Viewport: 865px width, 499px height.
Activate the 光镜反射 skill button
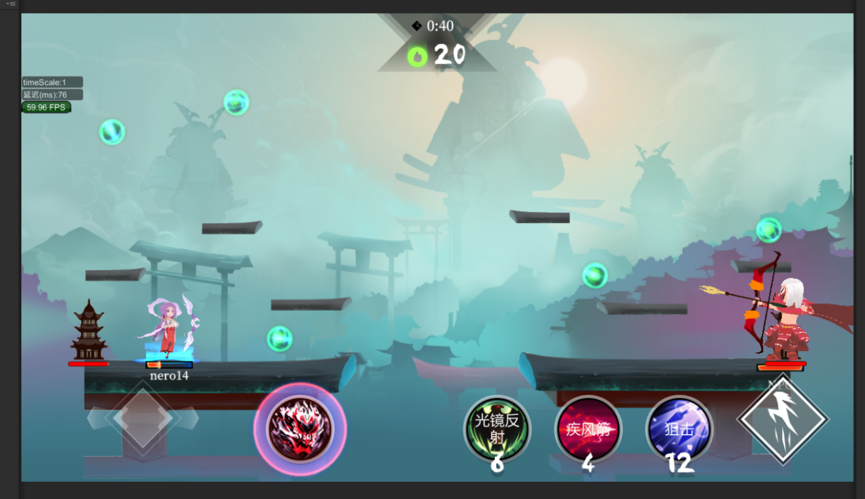(x=497, y=428)
